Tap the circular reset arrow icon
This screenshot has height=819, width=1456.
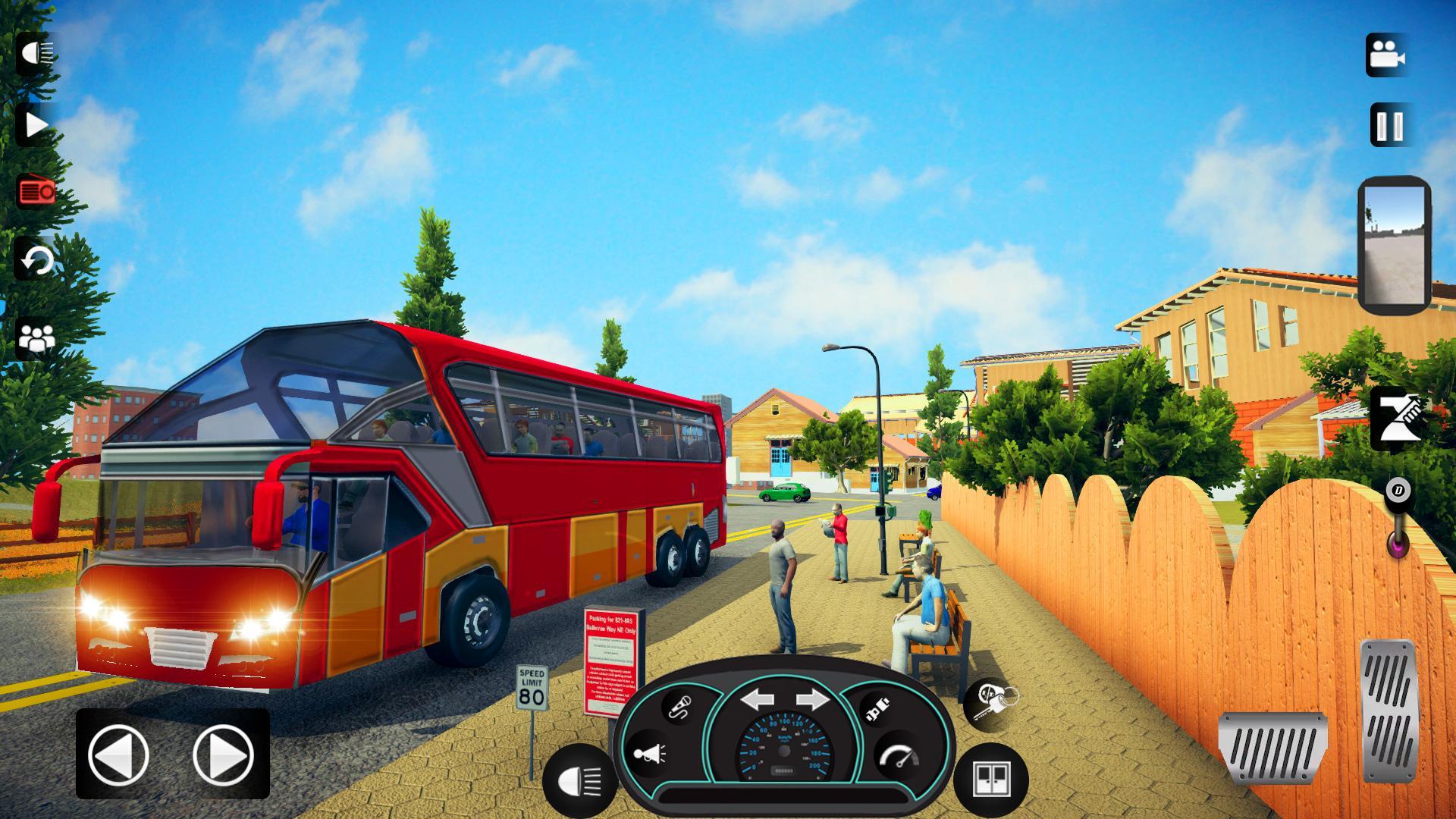36,262
